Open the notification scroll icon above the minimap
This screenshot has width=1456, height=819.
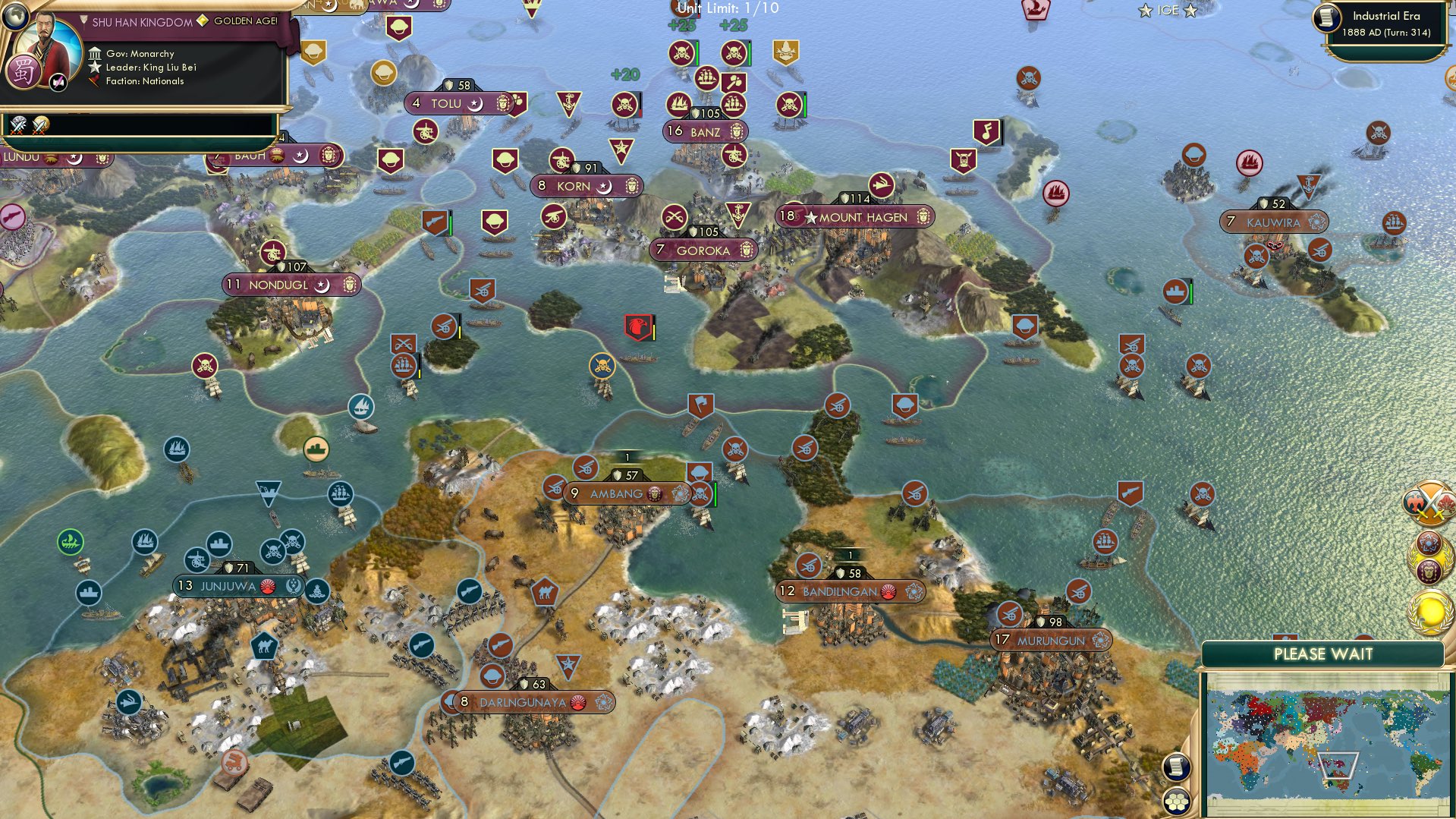[1175, 767]
